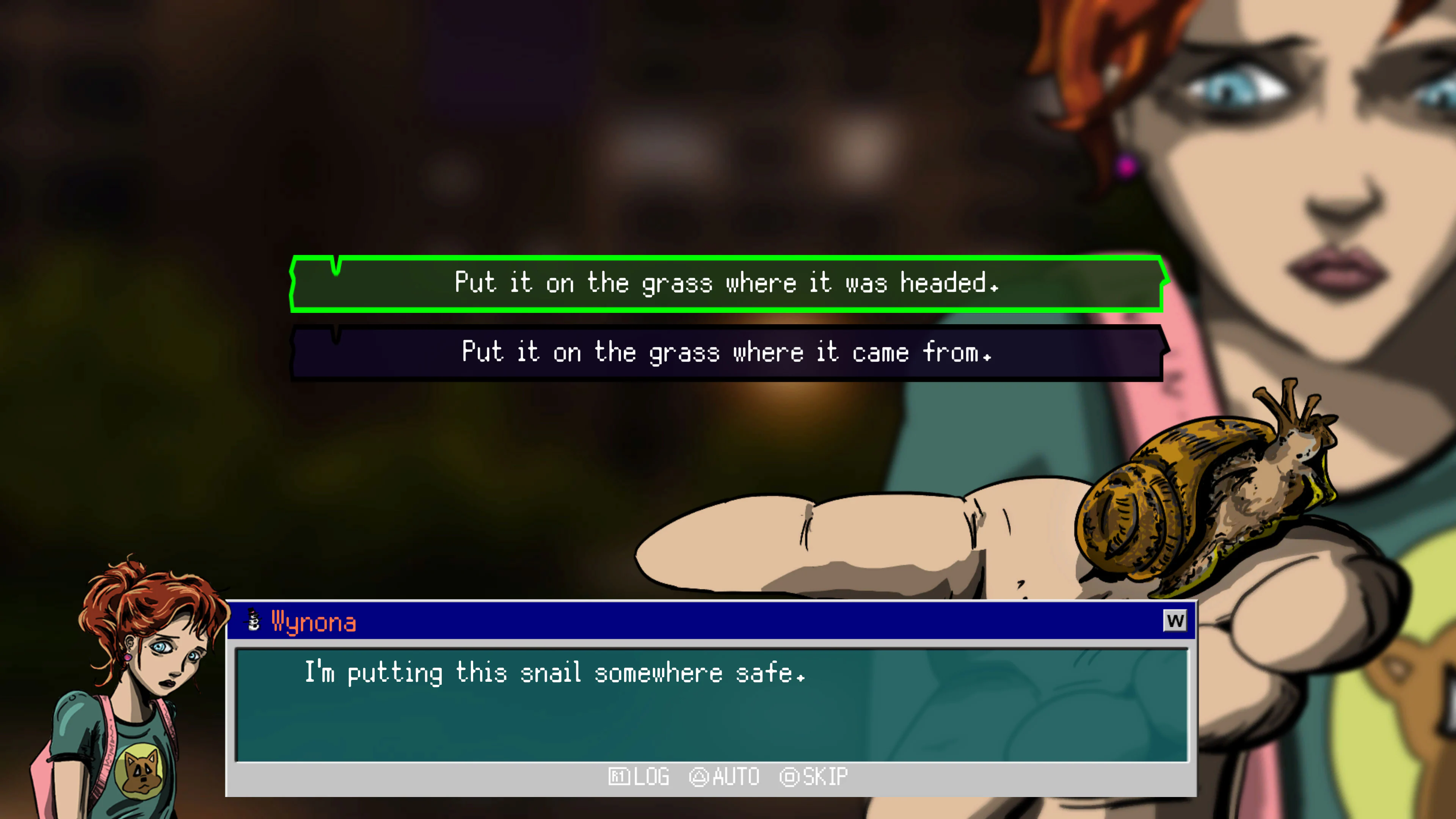Click the triangle icon next to AUTO

pos(700,777)
